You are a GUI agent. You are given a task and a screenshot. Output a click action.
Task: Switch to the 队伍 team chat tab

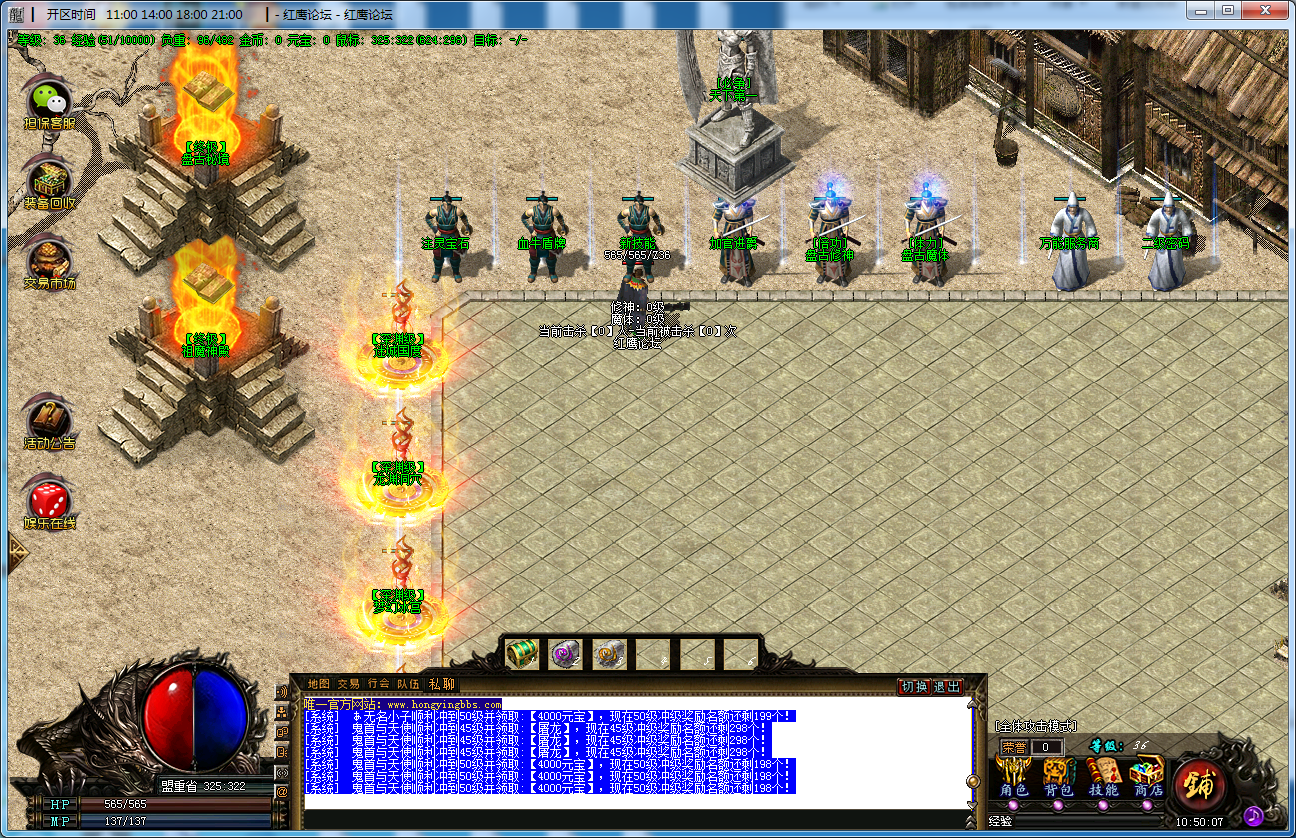click(x=408, y=684)
